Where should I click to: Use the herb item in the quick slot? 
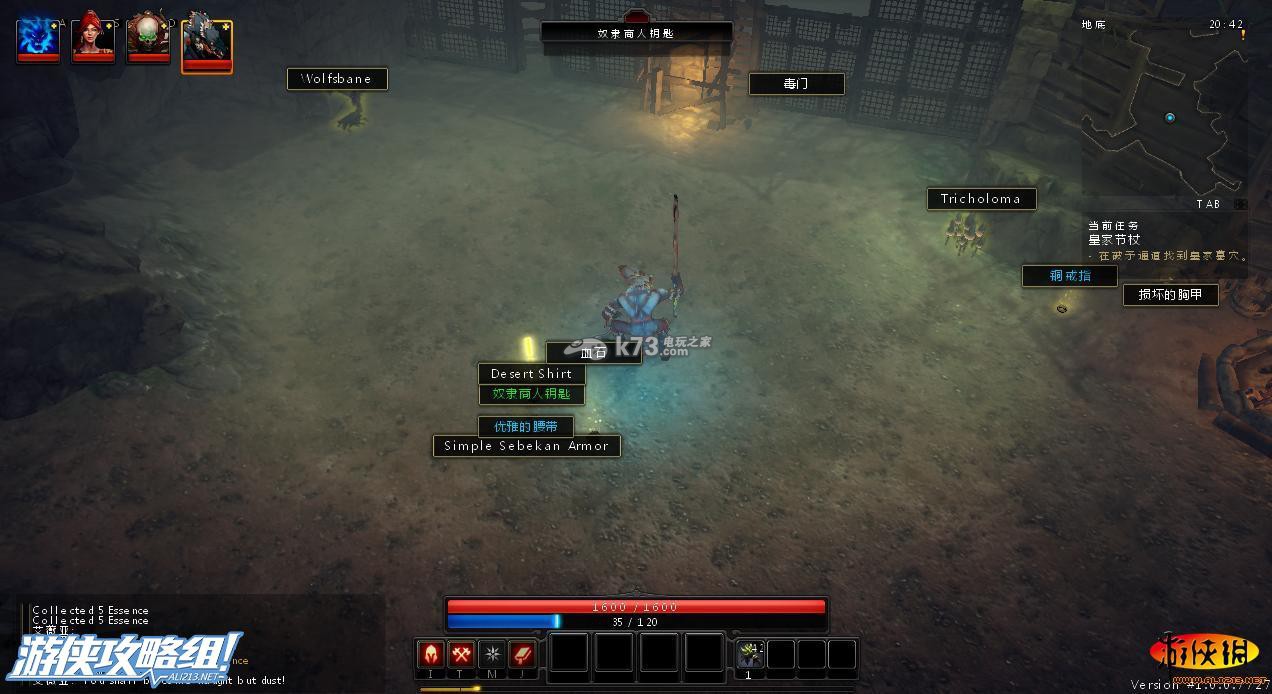point(749,655)
